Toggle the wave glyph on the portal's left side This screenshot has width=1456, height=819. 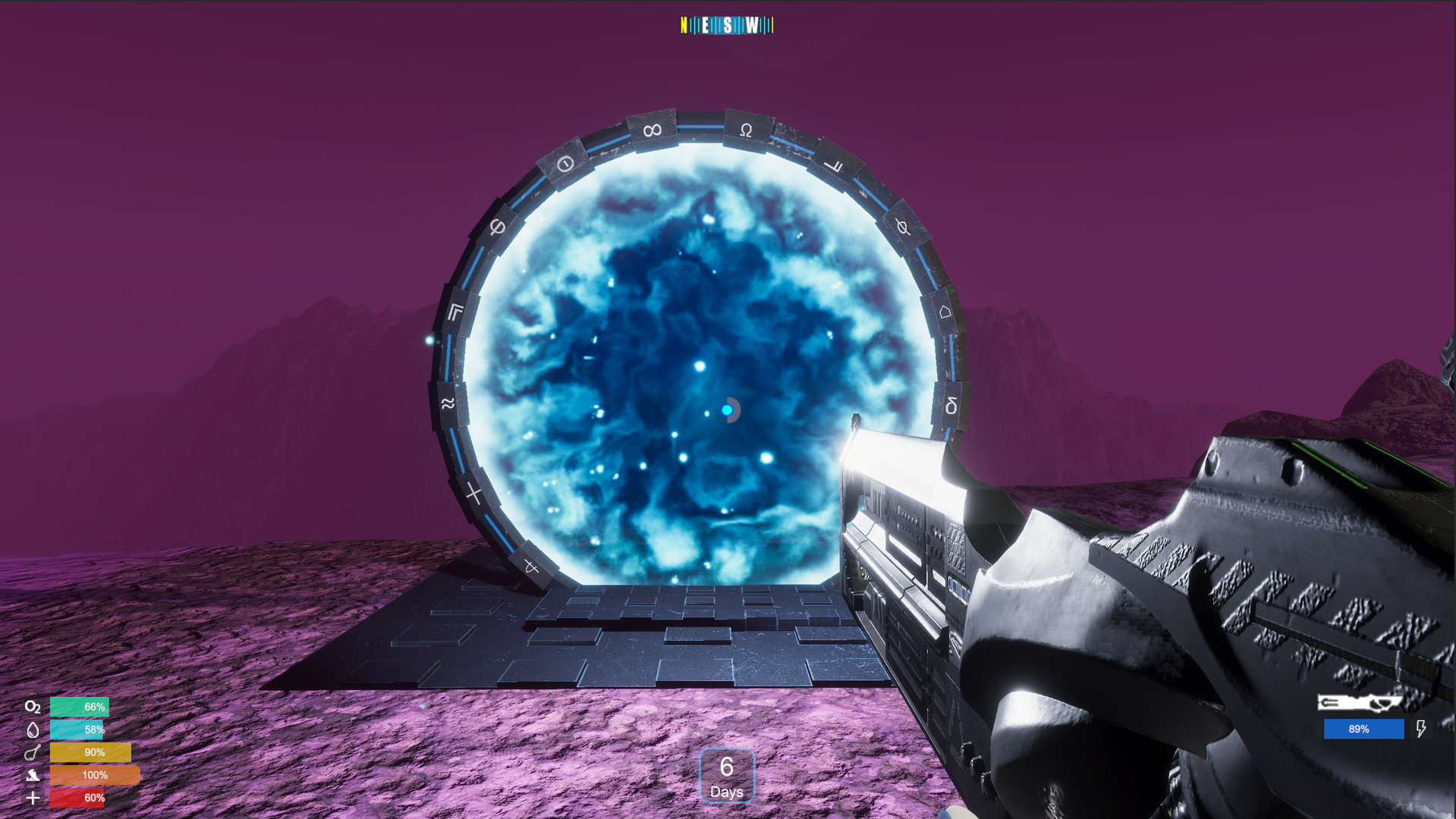pyautogui.click(x=446, y=405)
